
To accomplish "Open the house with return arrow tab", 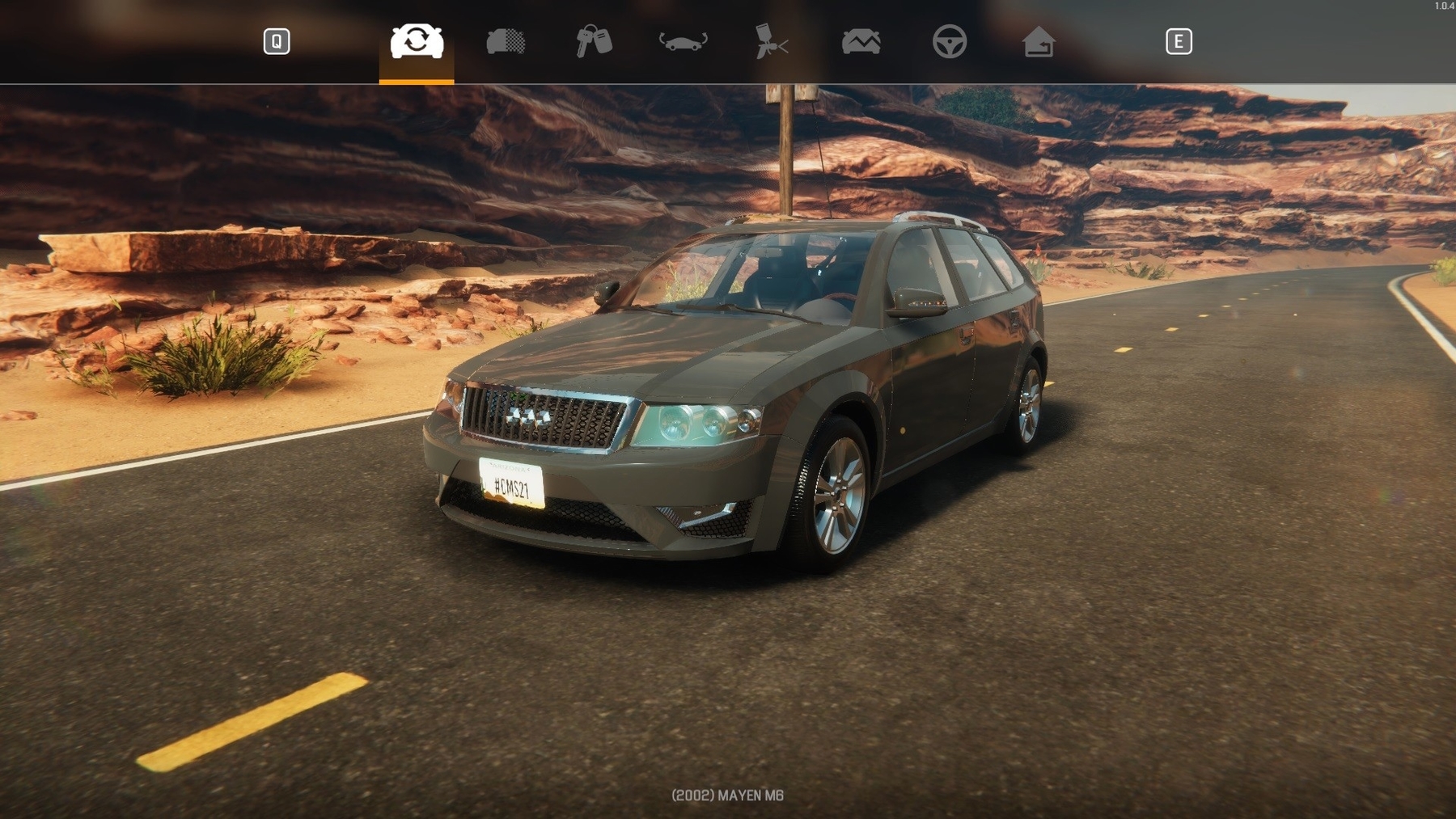I will pos(1039,41).
